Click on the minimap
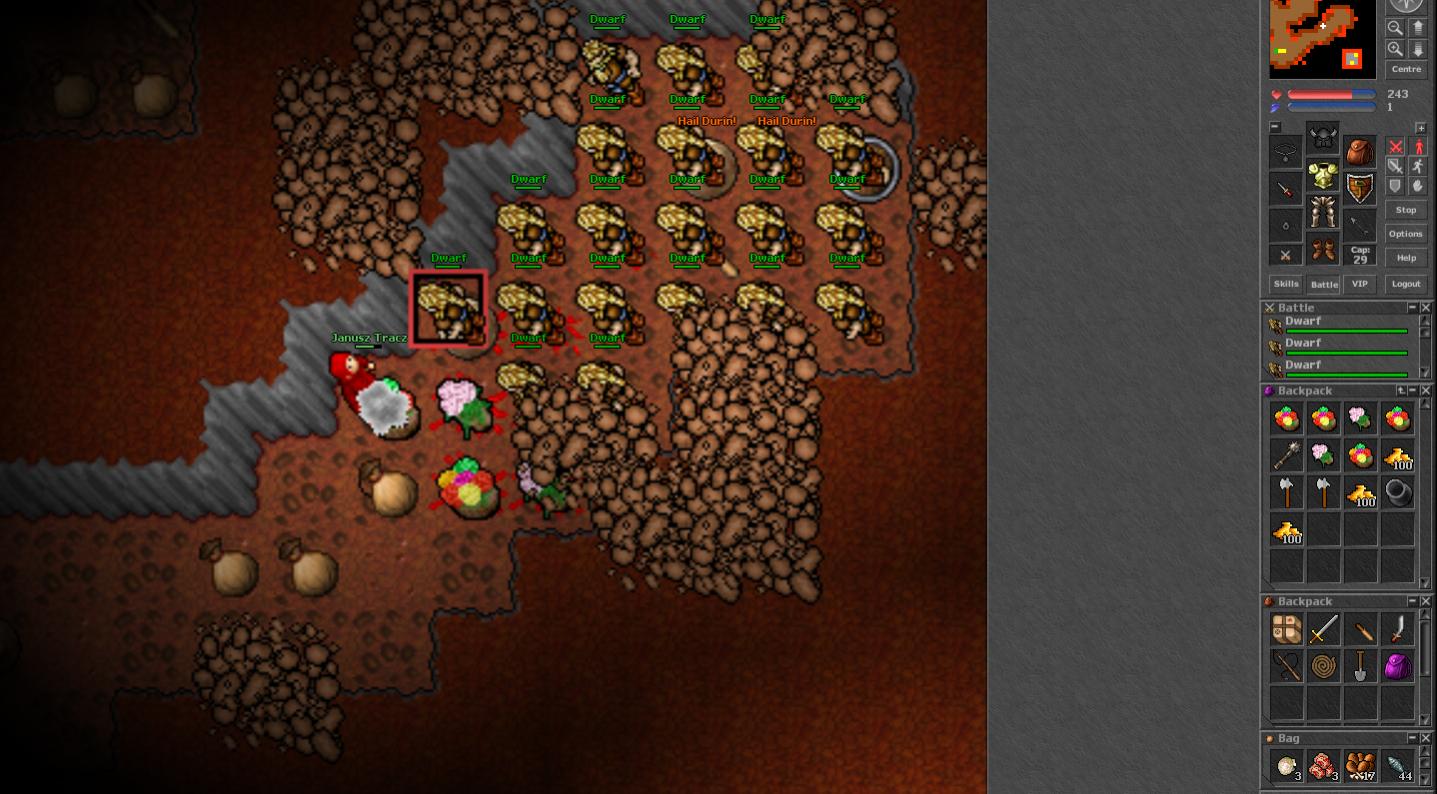 pos(1322,38)
